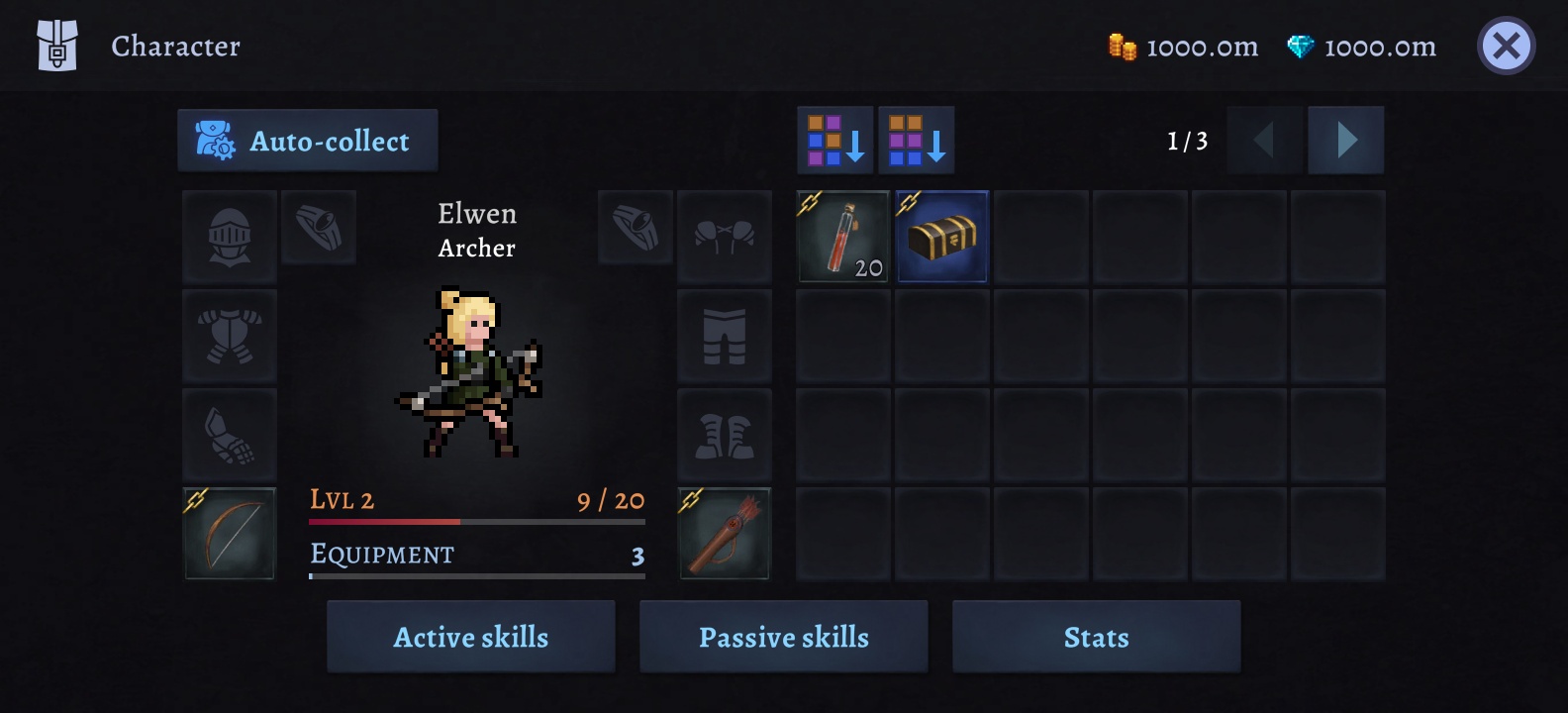Close the Character screen
Screen dimensions: 1568x713
click(x=1506, y=46)
